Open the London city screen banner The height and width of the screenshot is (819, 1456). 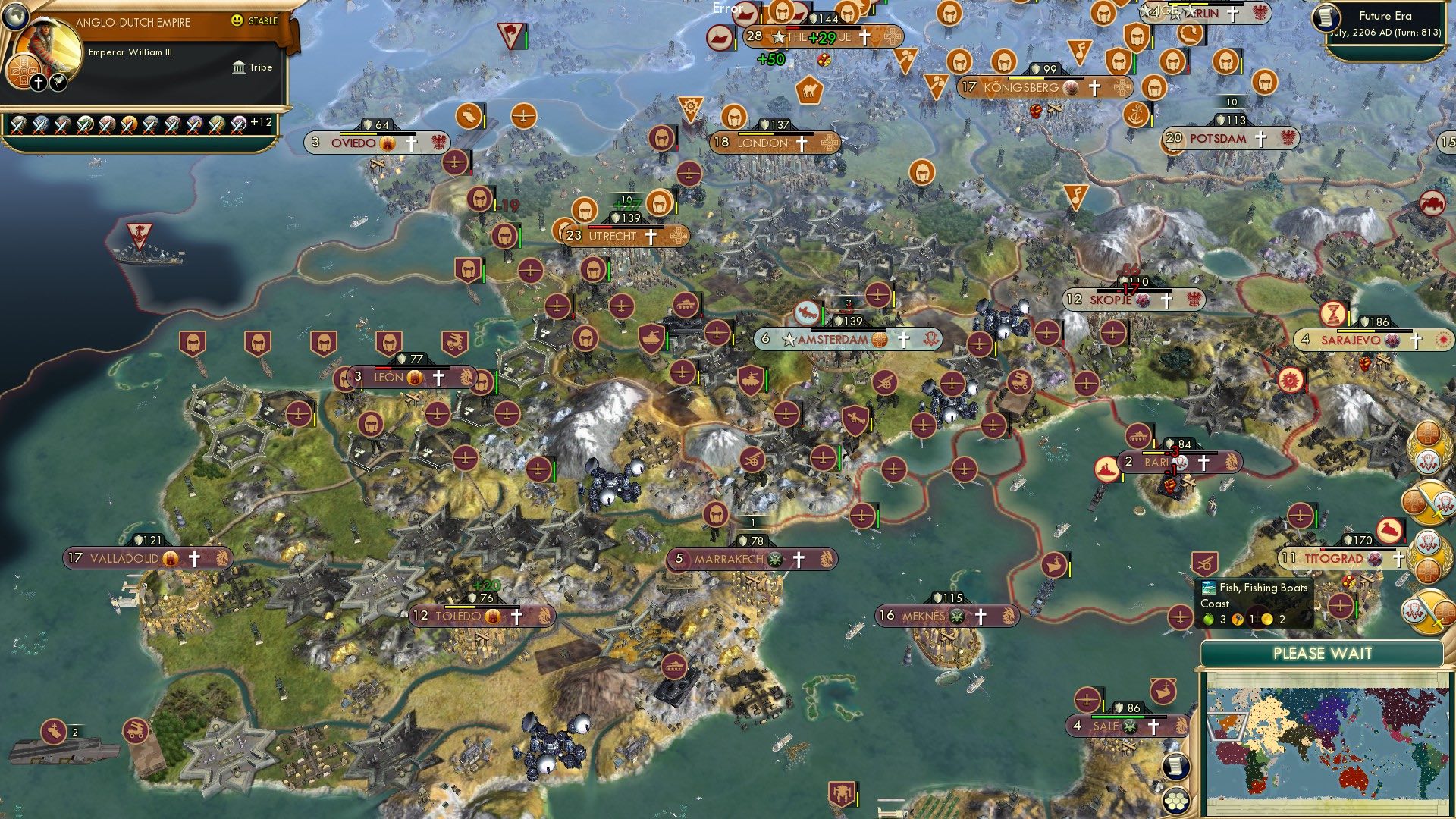pos(762,142)
